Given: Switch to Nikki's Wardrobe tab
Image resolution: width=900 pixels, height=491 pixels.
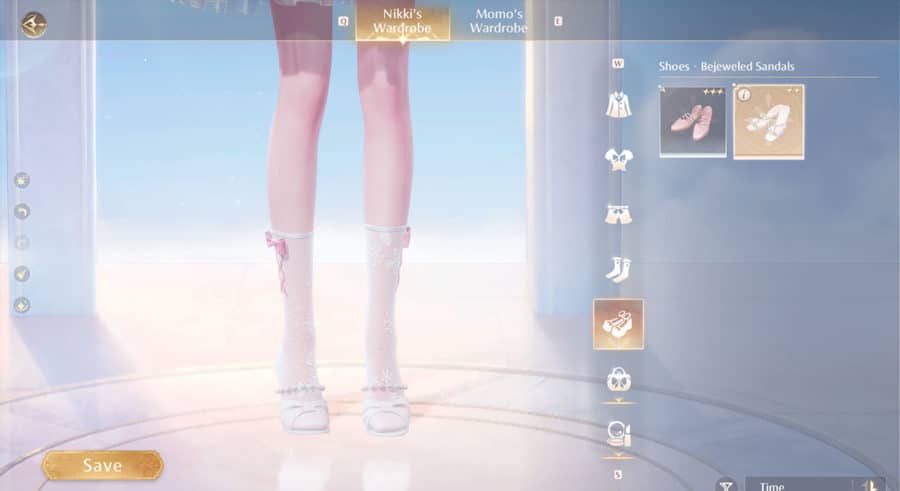Looking at the screenshot, I should 402,21.
